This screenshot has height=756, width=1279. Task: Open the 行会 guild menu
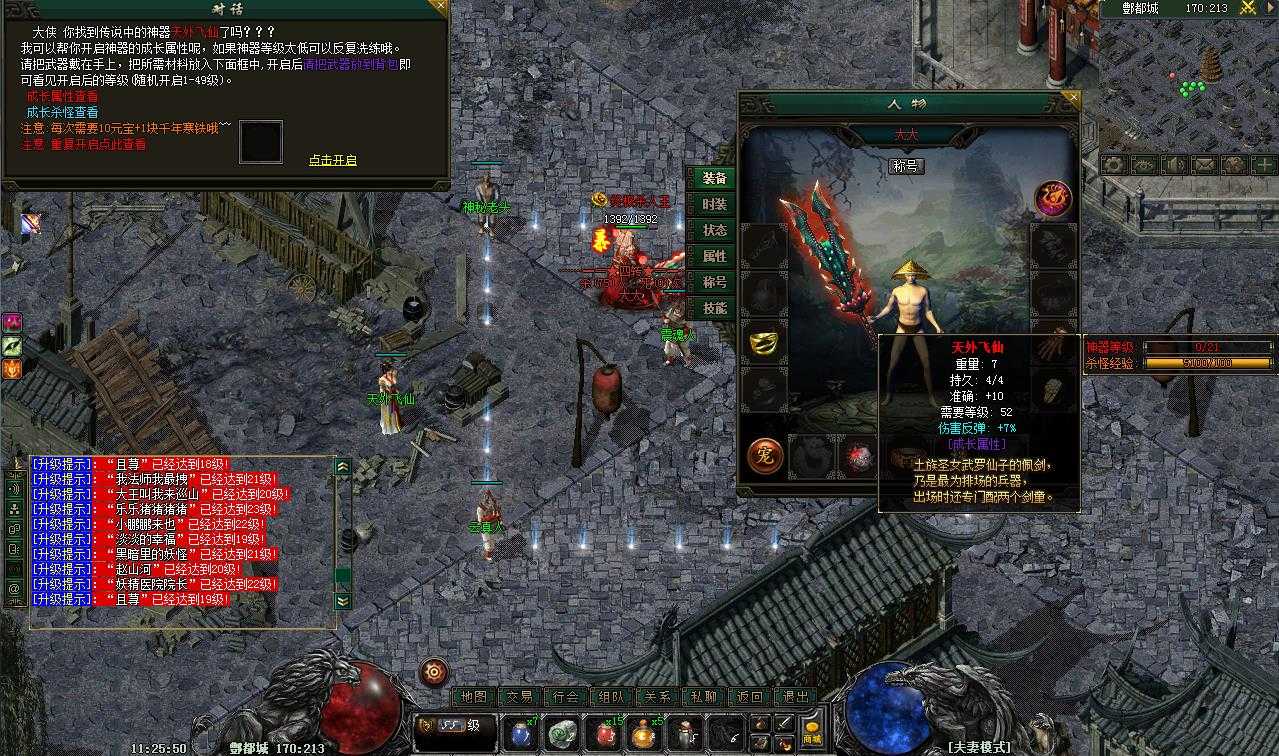(566, 696)
